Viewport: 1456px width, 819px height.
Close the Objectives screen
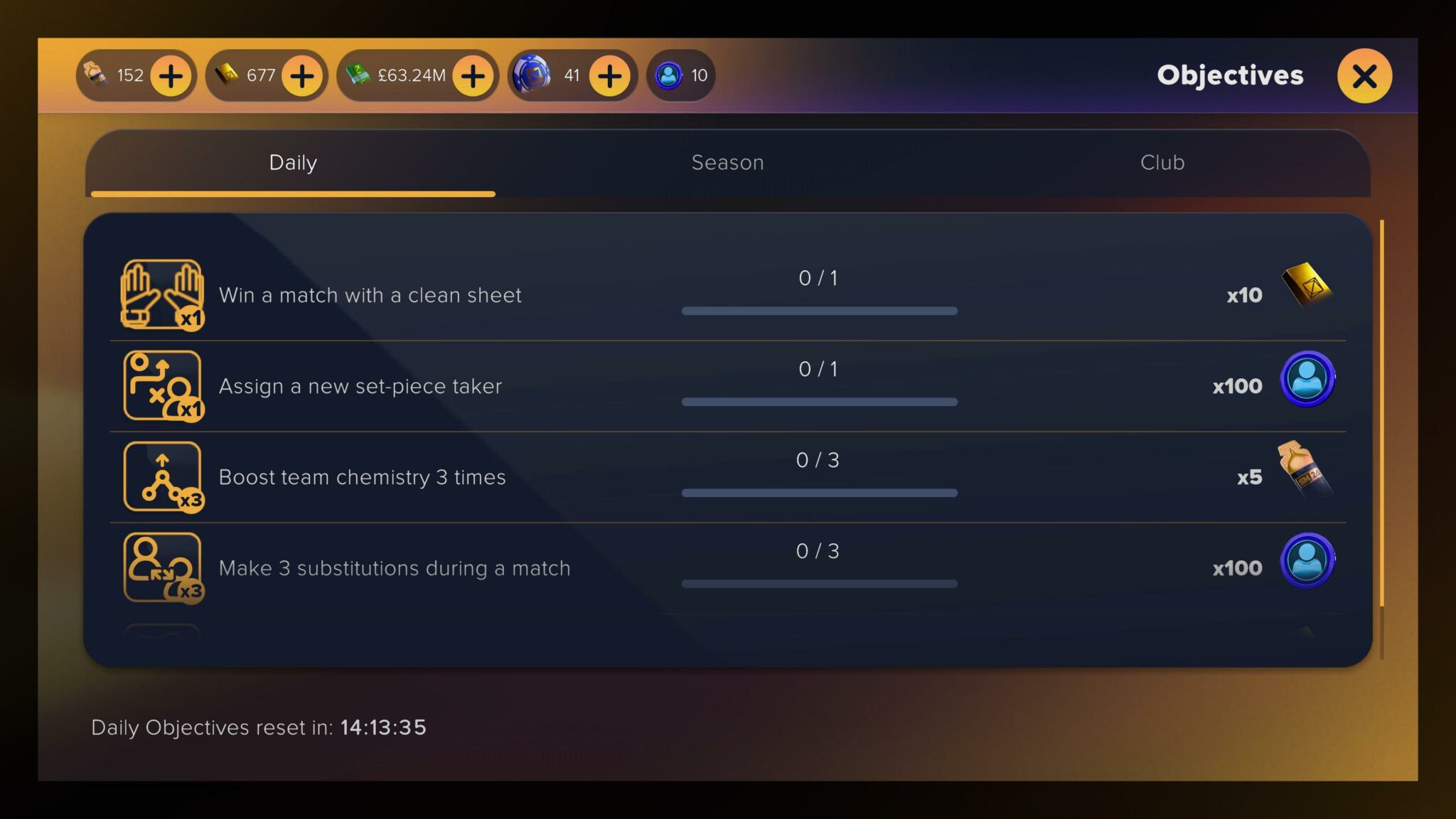point(1364,76)
